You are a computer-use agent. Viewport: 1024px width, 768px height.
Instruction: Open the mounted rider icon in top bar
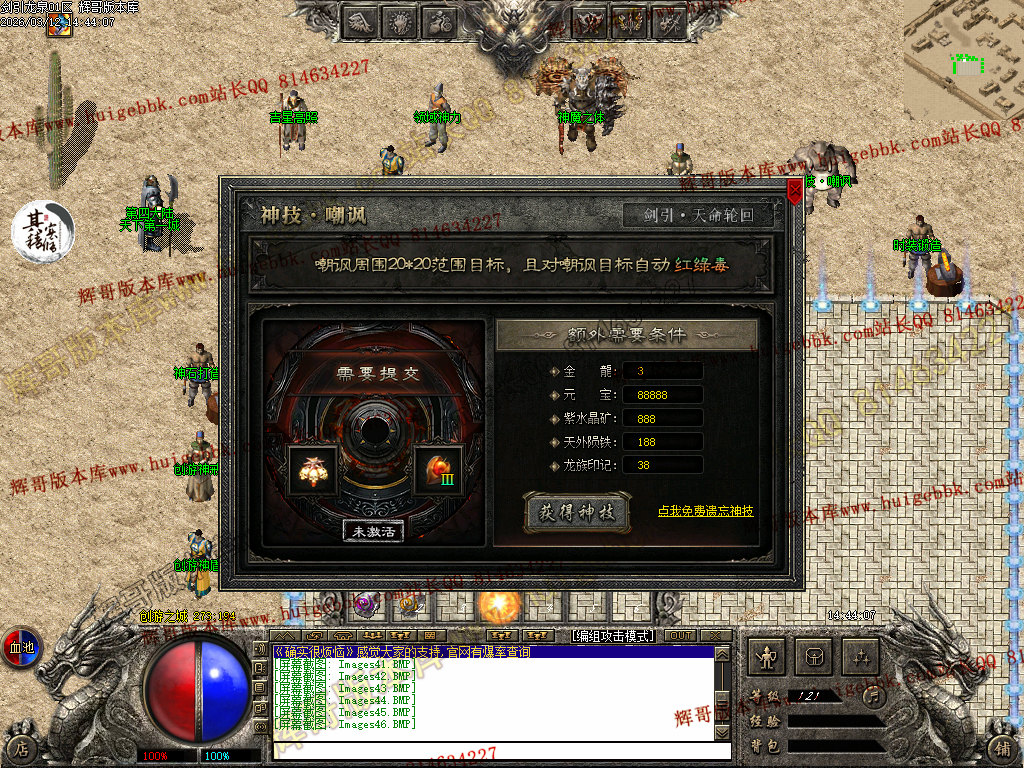coord(438,21)
